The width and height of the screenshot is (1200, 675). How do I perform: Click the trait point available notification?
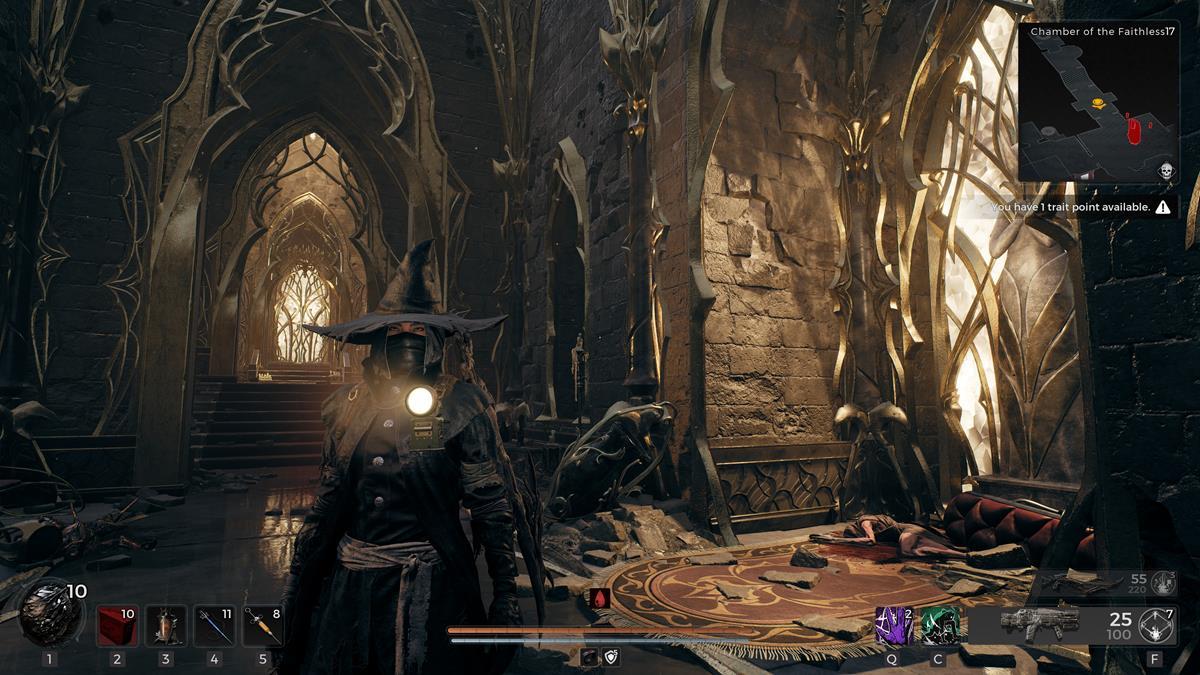click(1076, 207)
